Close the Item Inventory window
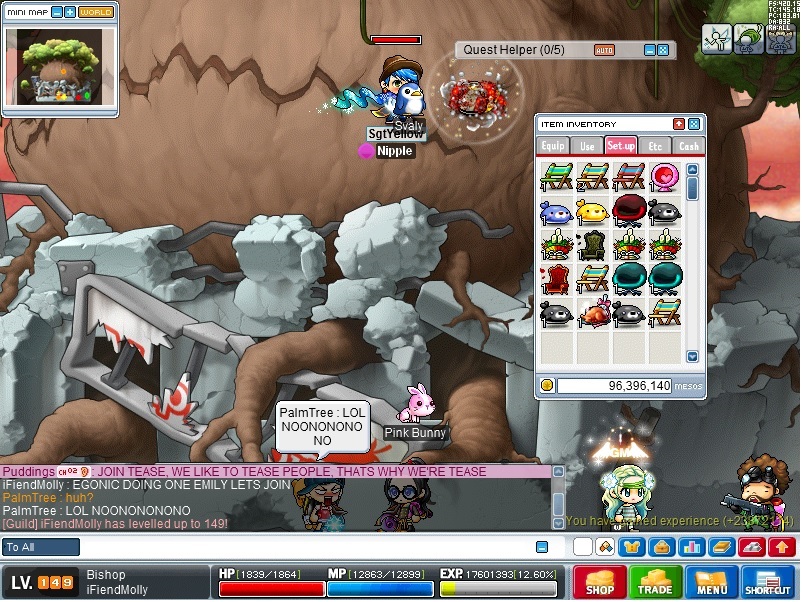 [x=679, y=124]
